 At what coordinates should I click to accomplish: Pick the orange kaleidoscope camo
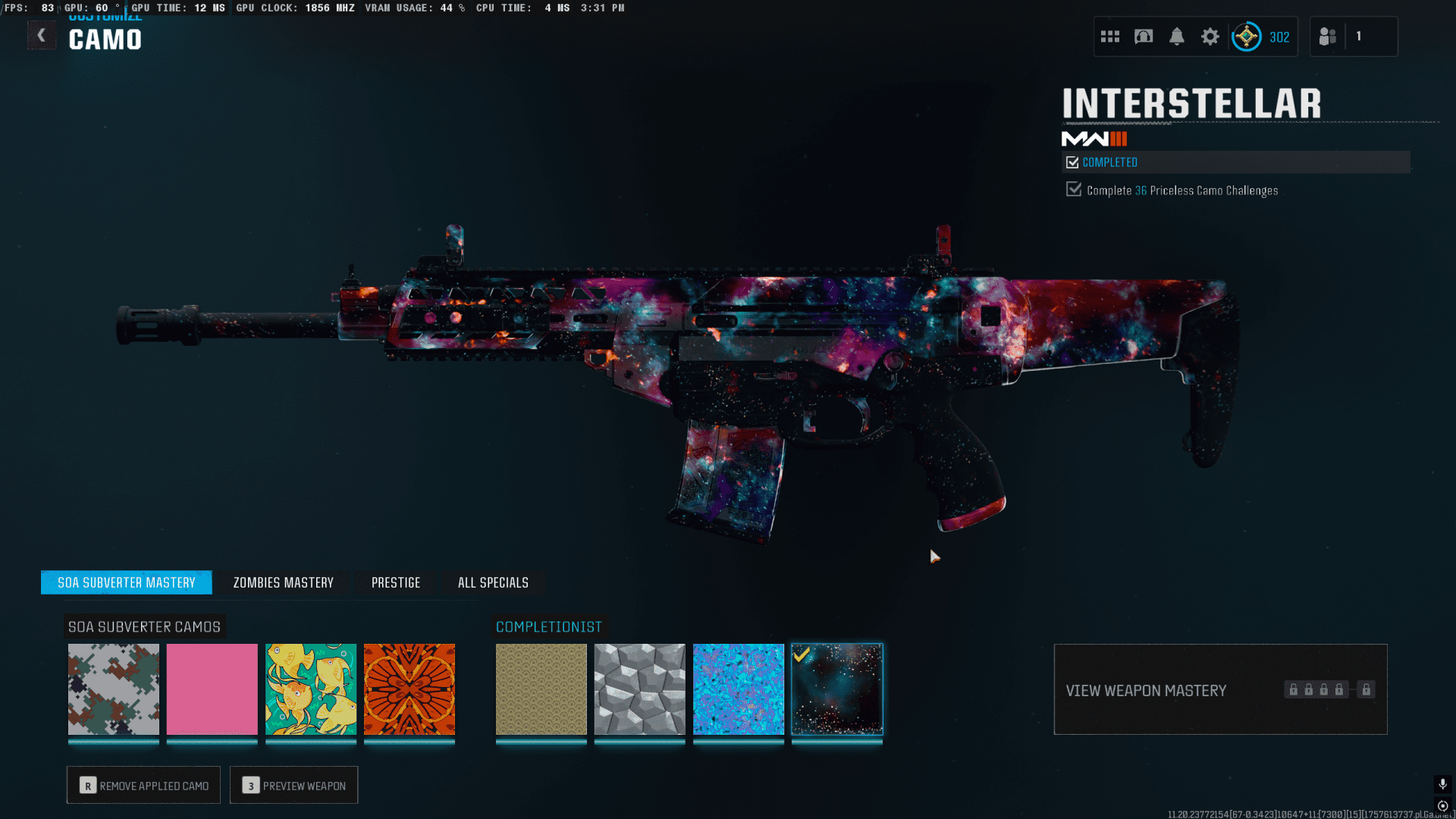pyautogui.click(x=409, y=689)
